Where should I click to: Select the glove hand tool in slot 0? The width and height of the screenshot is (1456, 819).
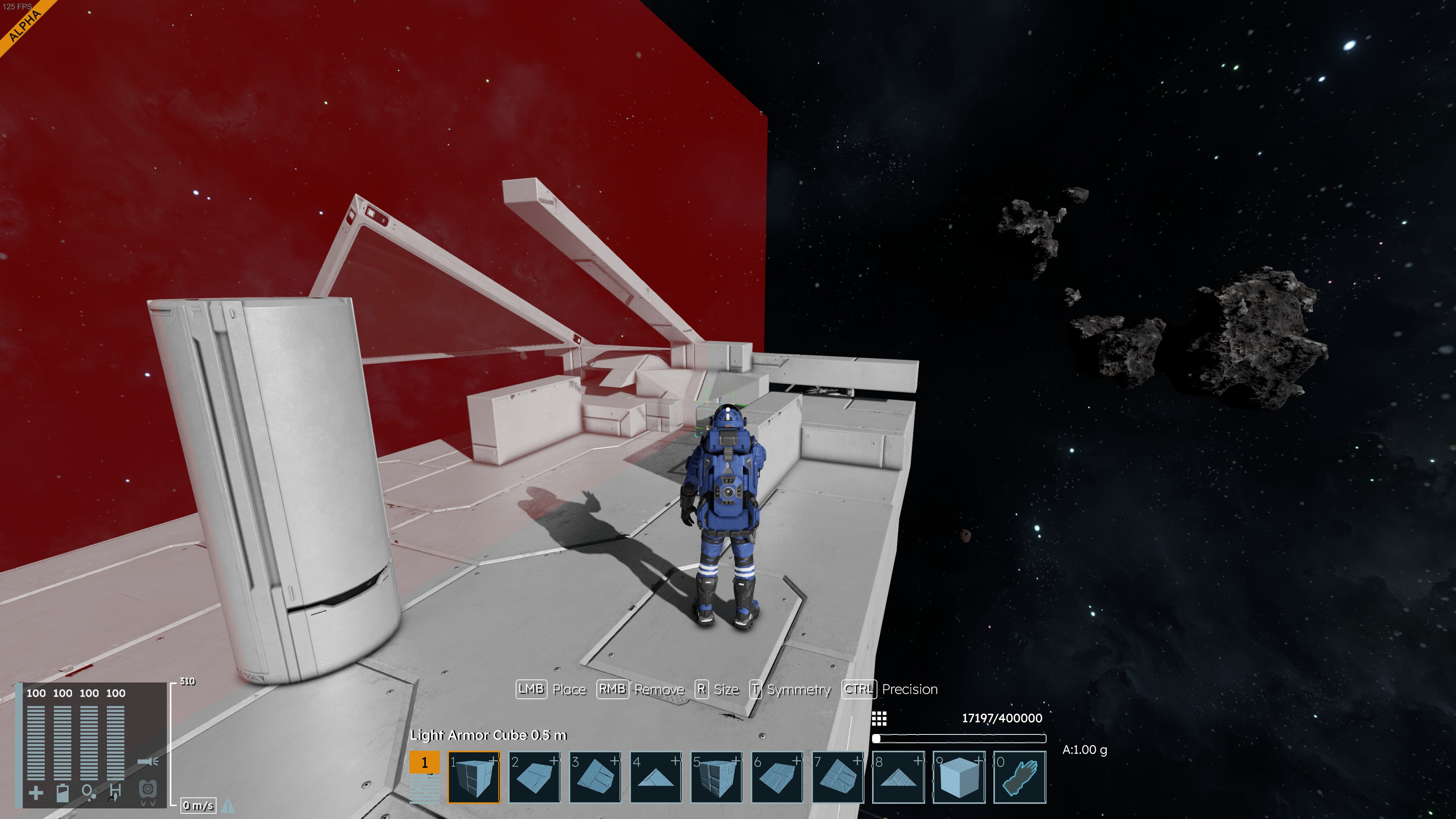tap(1020, 777)
